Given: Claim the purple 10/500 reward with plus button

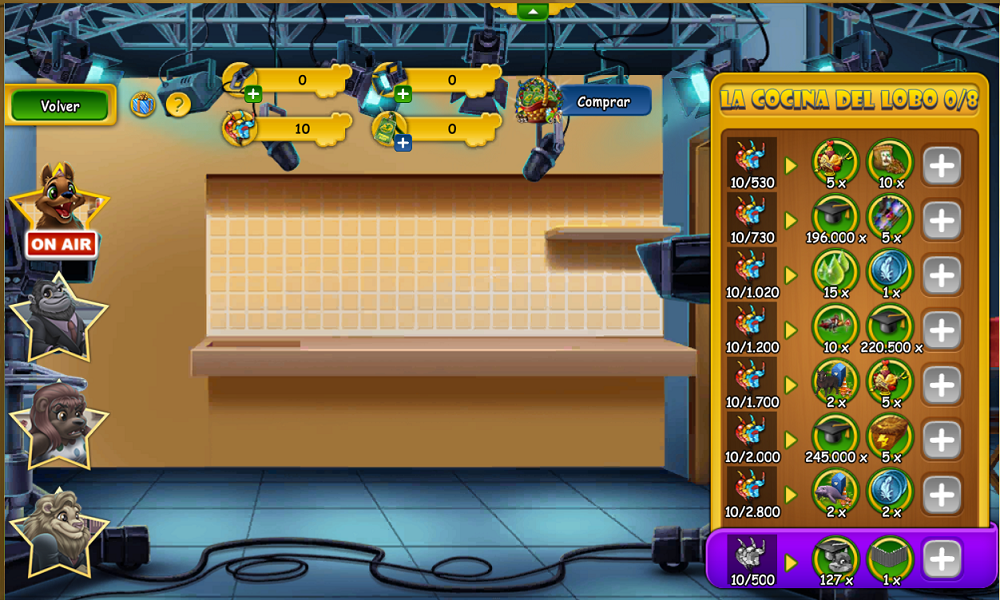Looking at the screenshot, I should coord(941,560).
